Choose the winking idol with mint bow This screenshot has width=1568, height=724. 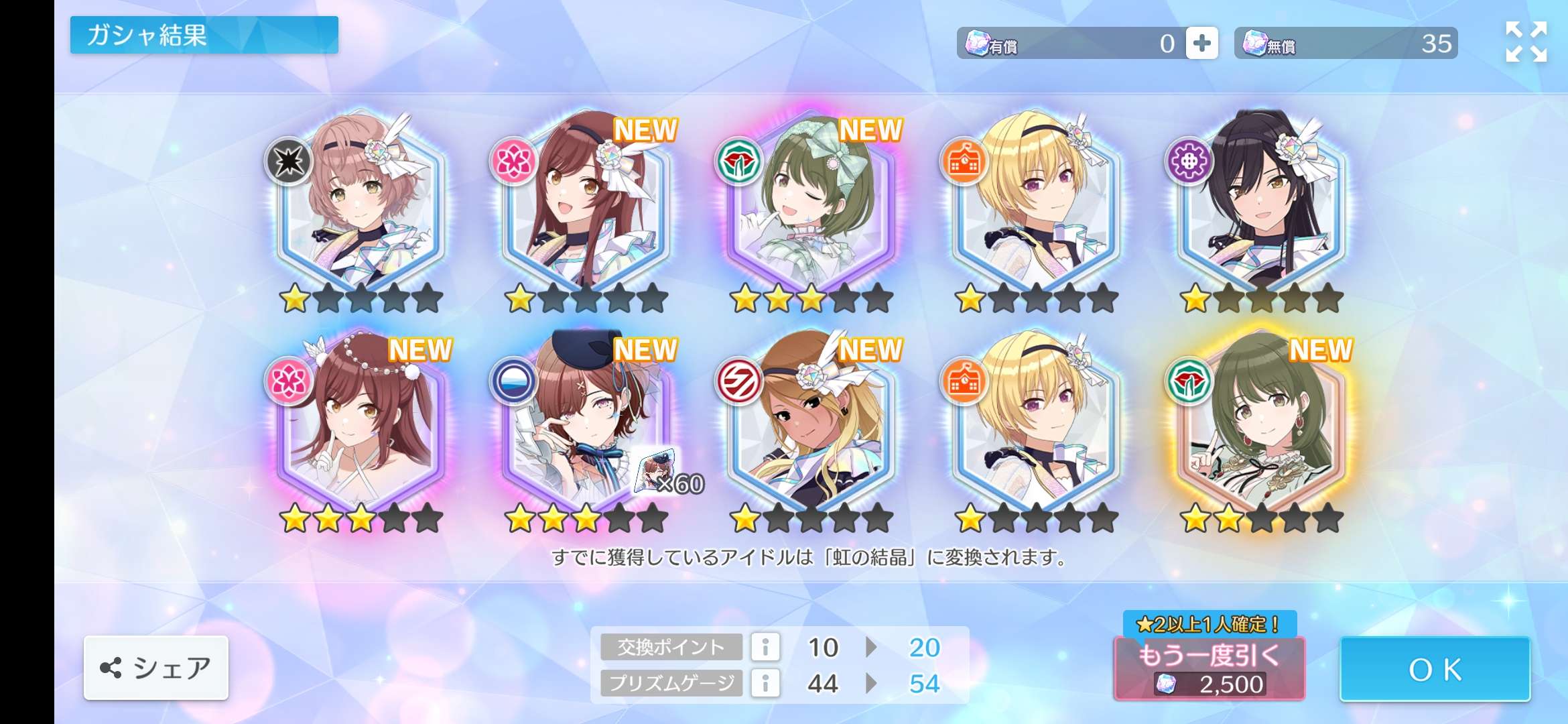(811, 201)
